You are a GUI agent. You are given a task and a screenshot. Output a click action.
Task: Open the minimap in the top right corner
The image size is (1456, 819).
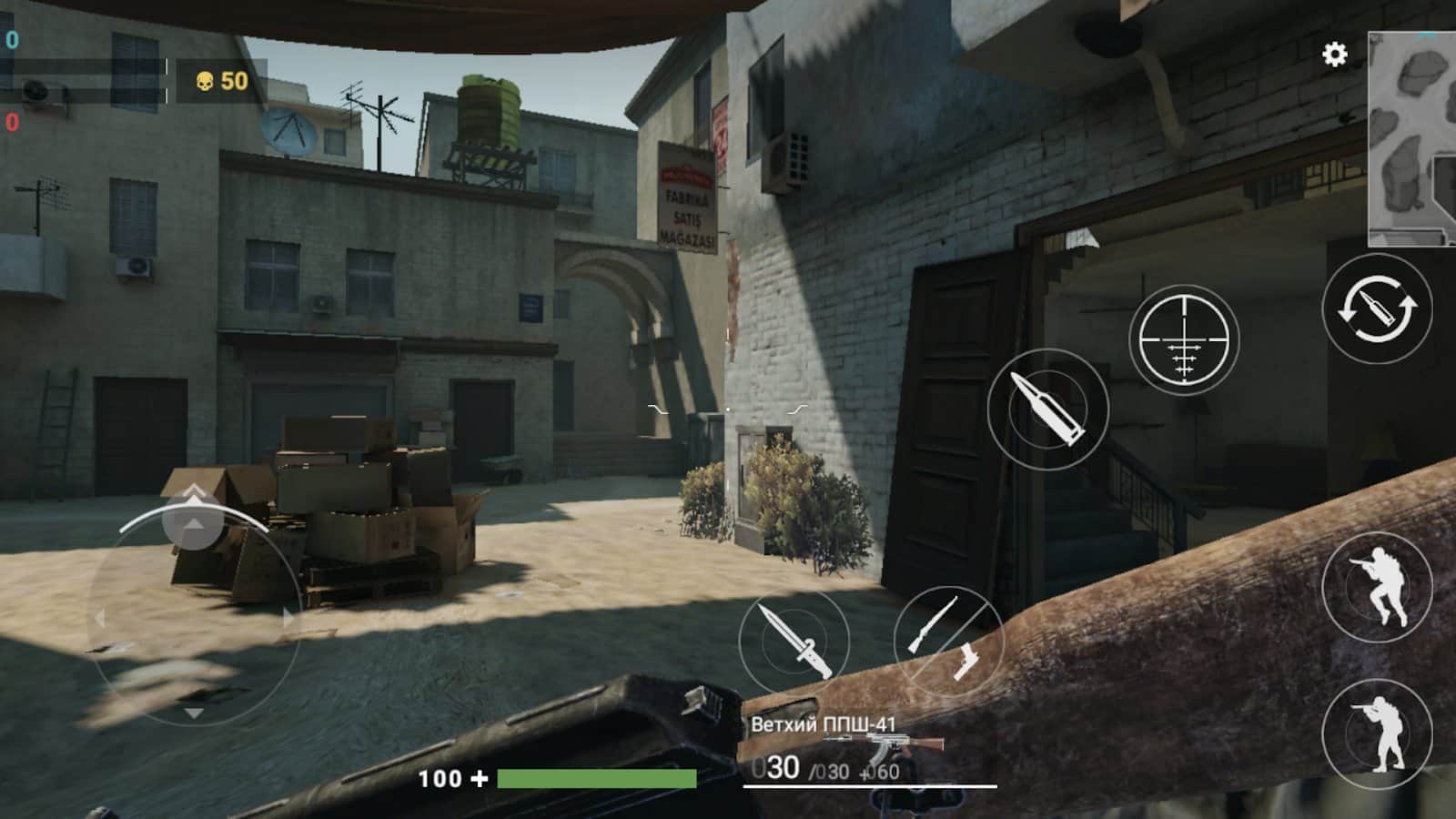click(x=1413, y=135)
